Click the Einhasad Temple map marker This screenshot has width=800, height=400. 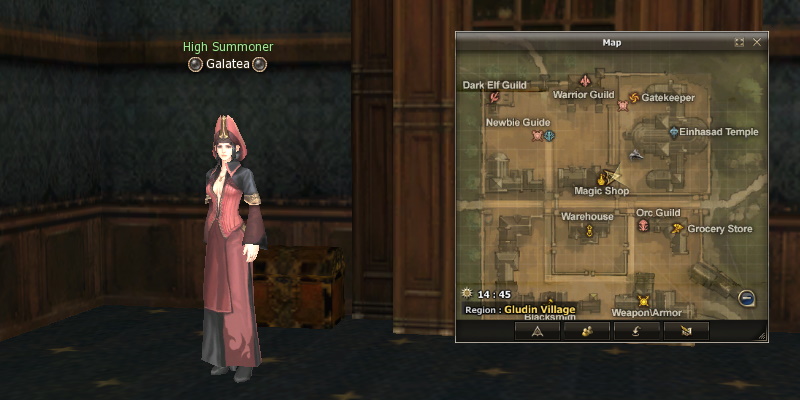pos(674,131)
